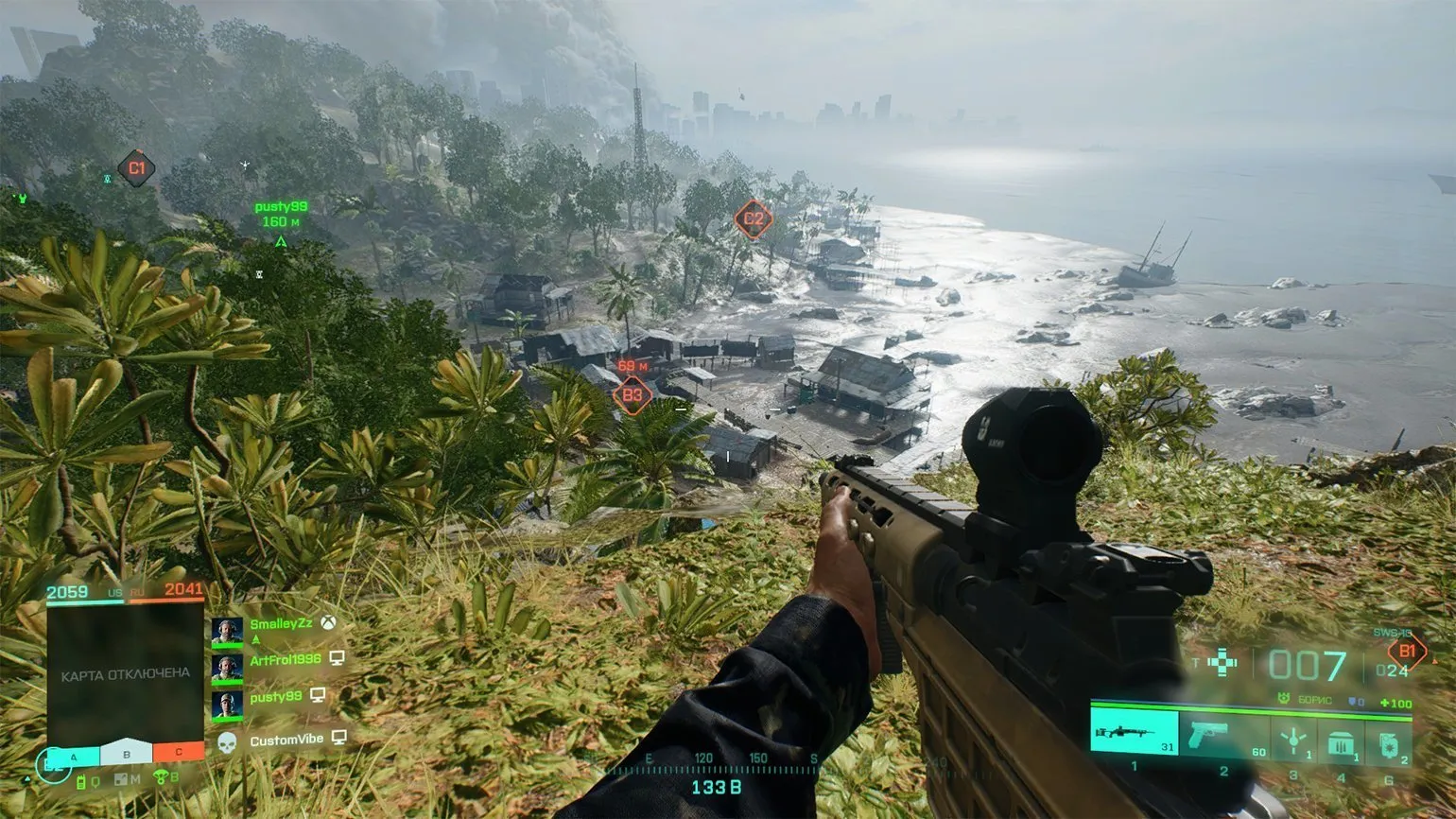The height and width of the screenshot is (819, 1456).
Task: Click the B3 objective marker
Action: click(632, 395)
